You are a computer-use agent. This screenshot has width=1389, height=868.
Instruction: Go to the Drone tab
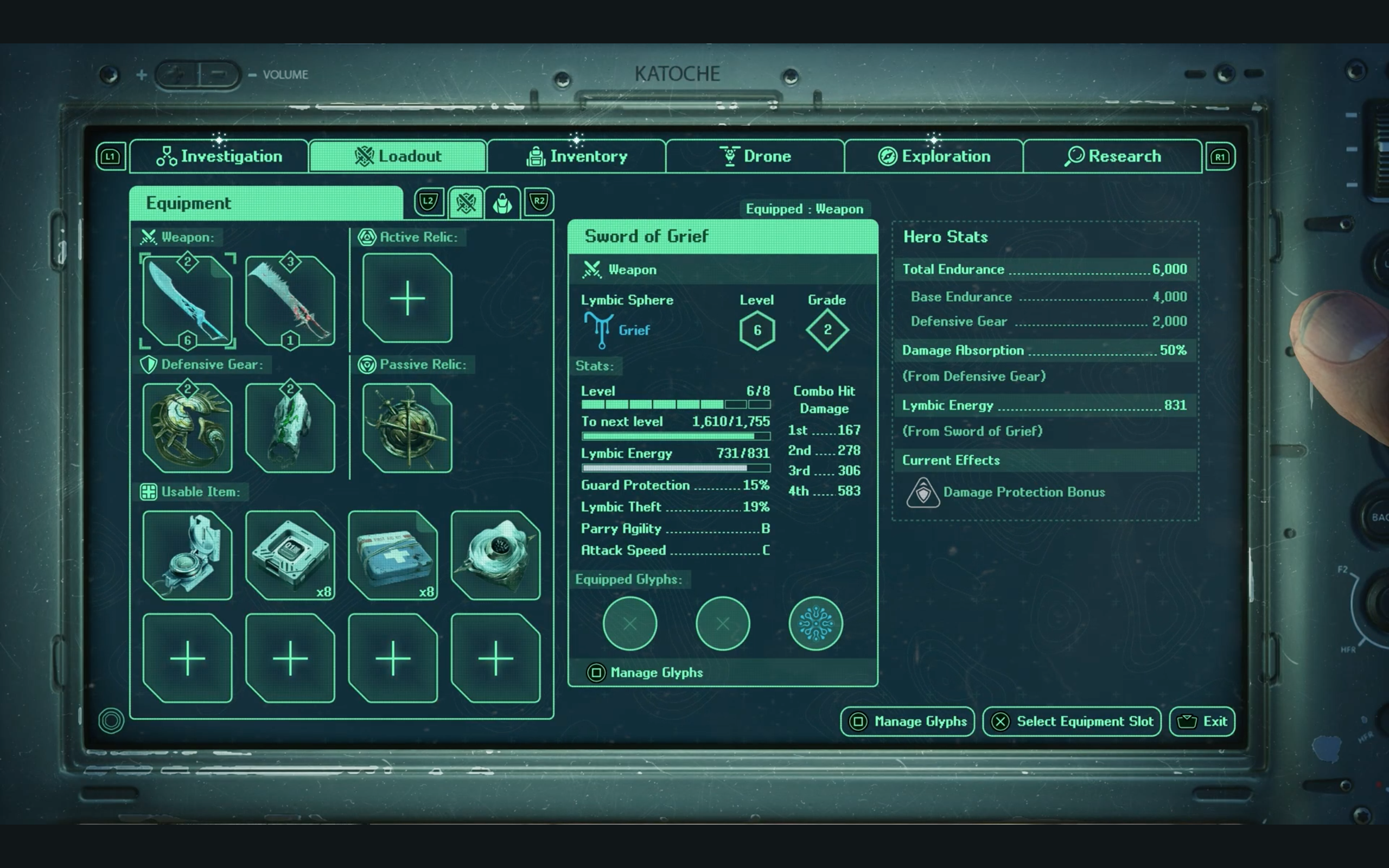click(755, 156)
